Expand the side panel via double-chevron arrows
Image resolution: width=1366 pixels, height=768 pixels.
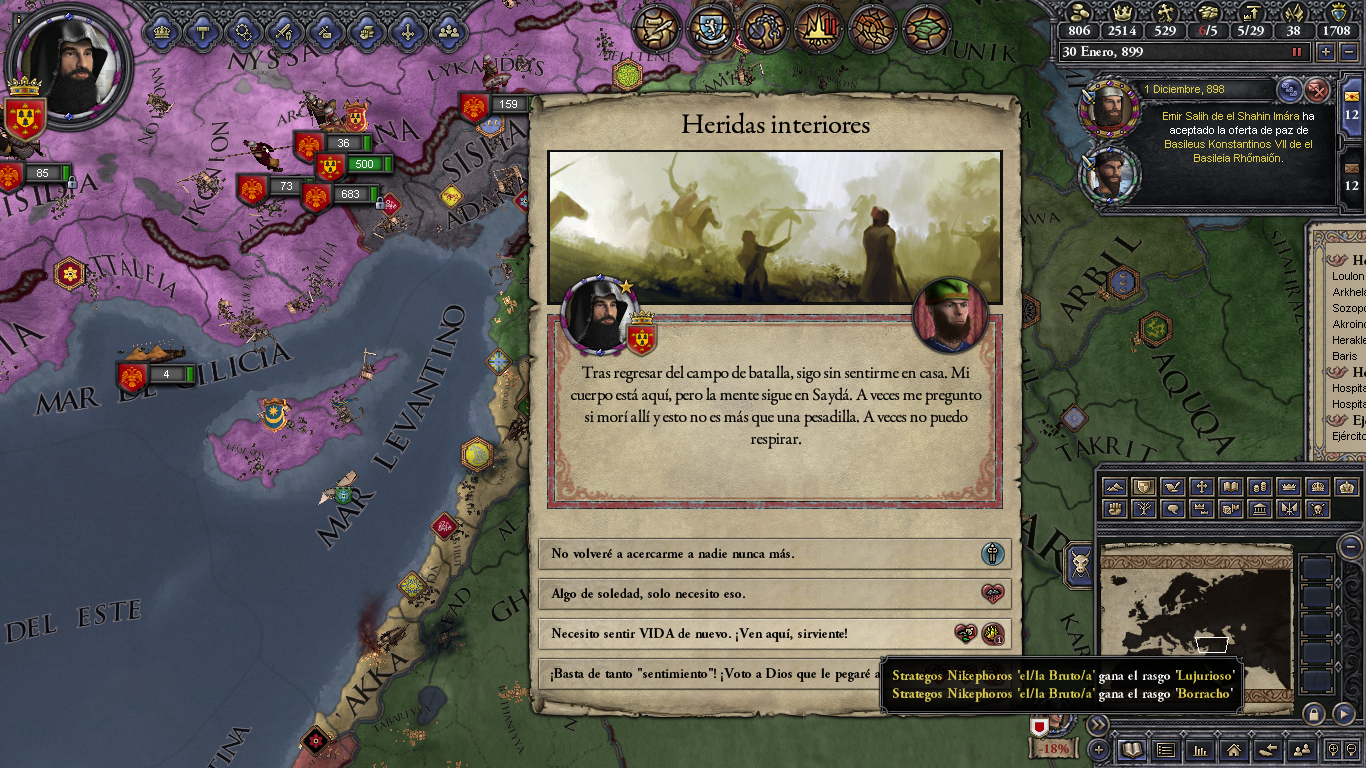click(1098, 723)
